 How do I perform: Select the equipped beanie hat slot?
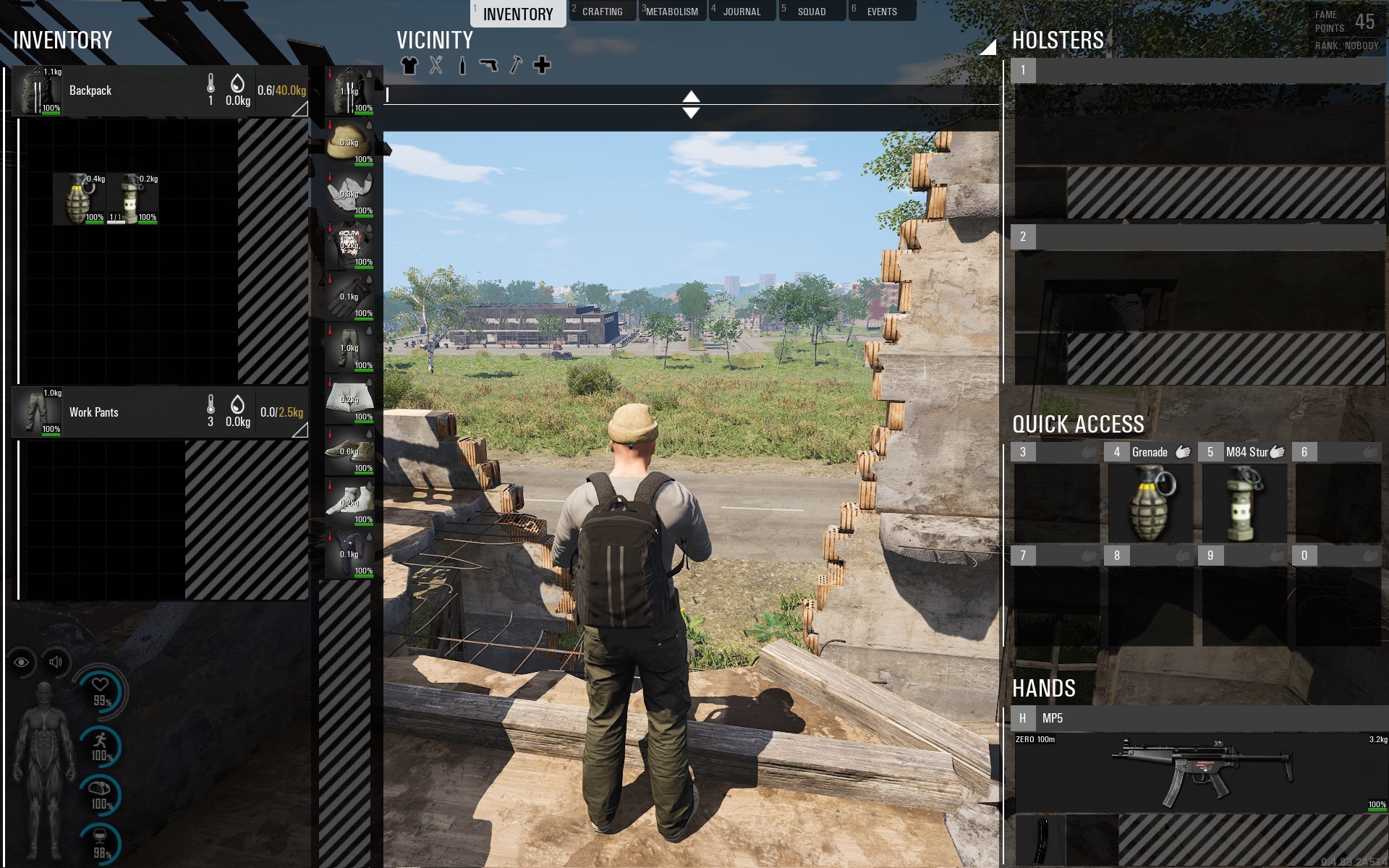pos(349,142)
